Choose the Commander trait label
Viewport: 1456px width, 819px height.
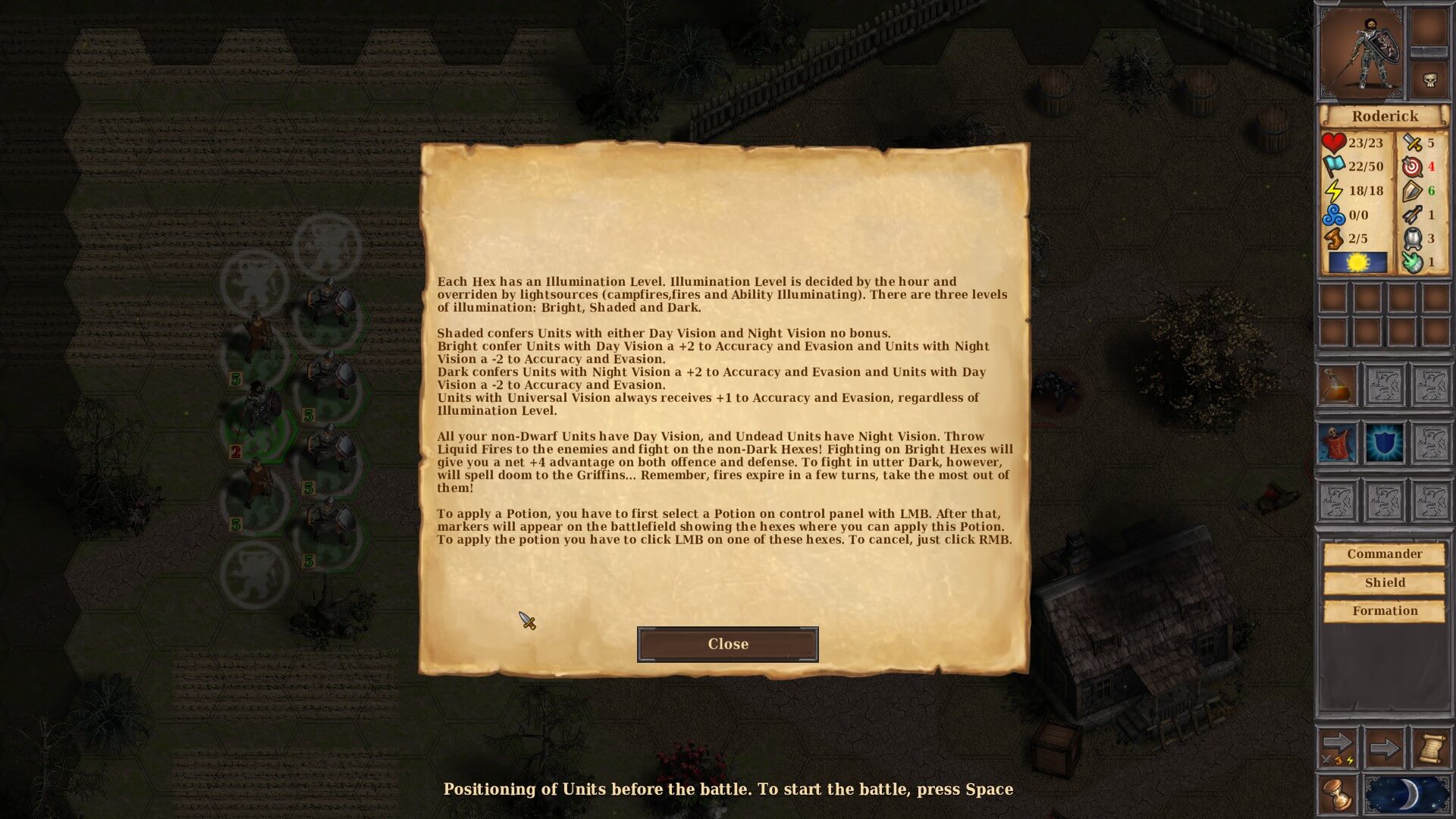tap(1384, 554)
